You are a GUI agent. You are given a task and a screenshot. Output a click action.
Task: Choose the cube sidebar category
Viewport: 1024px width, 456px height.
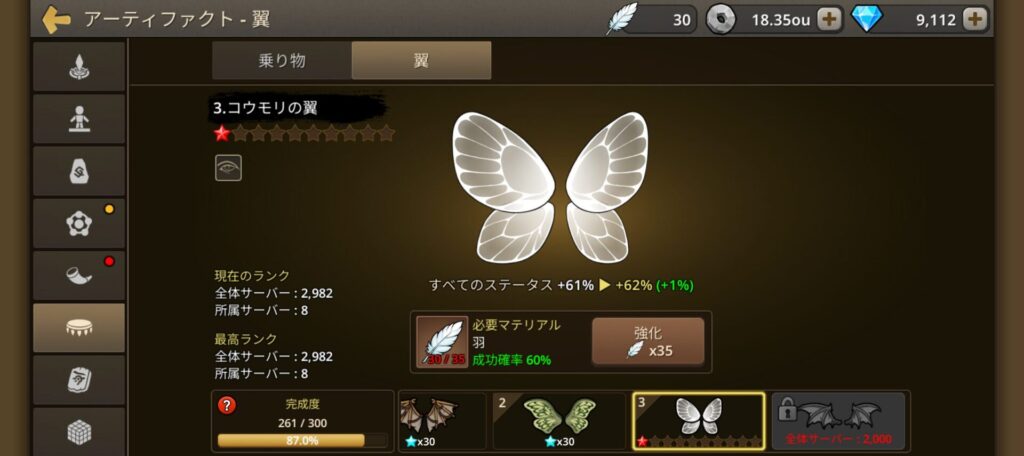pos(79,430)
